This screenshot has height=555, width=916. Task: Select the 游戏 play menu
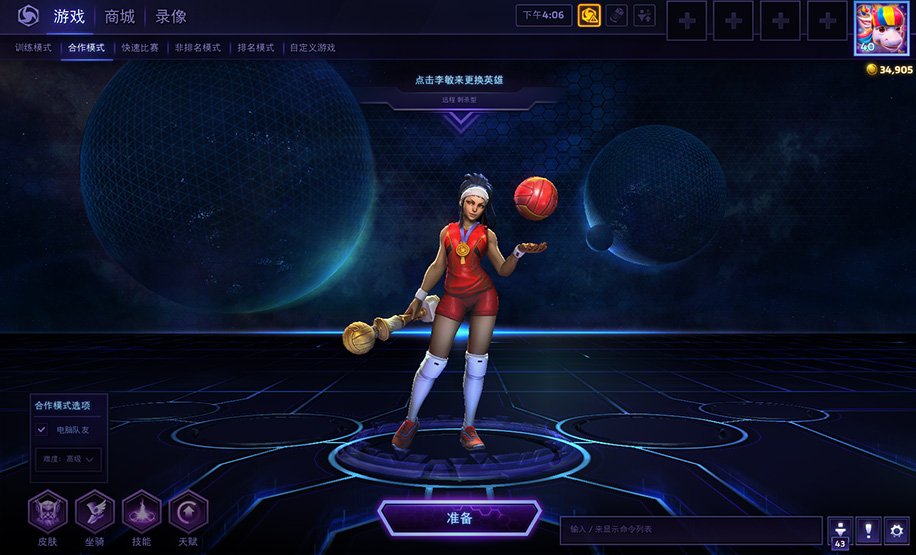pyautogui.click(x=70, y=16)
